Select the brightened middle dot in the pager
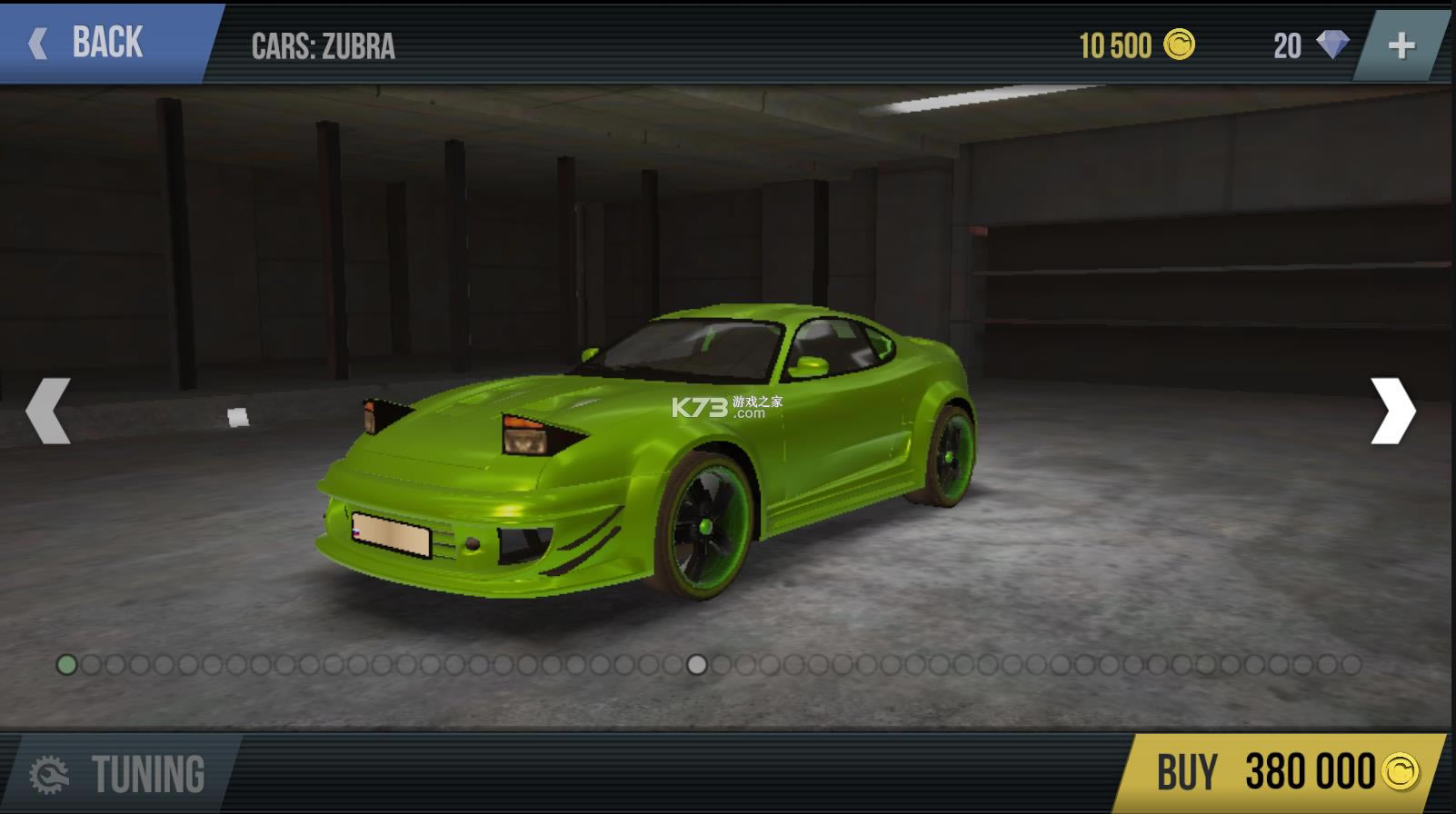Image resolution: width=1456 pixels, height=814 pixels. tap(696, 665)
